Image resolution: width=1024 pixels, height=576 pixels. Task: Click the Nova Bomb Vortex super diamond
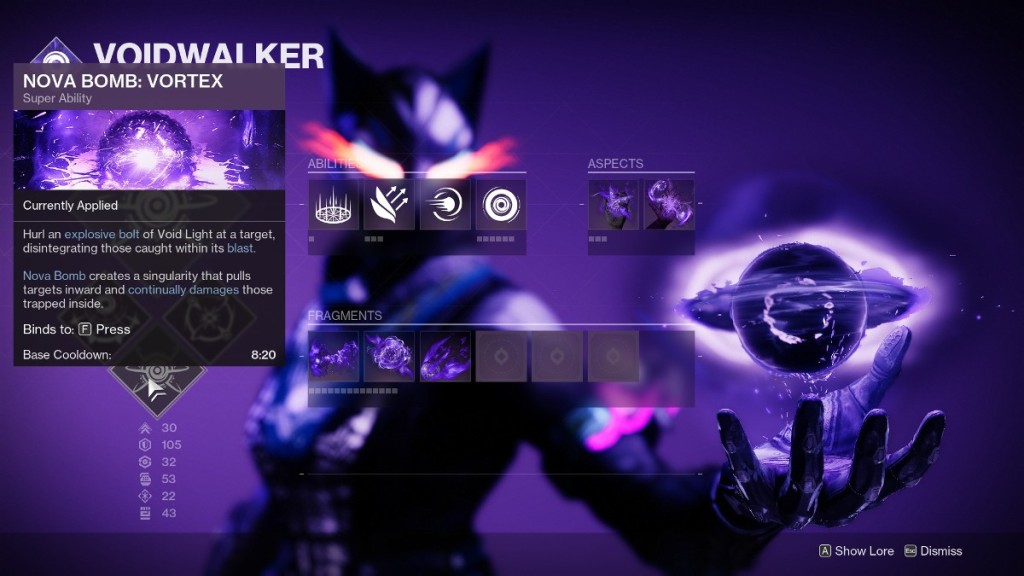click(x=157, y=385)
